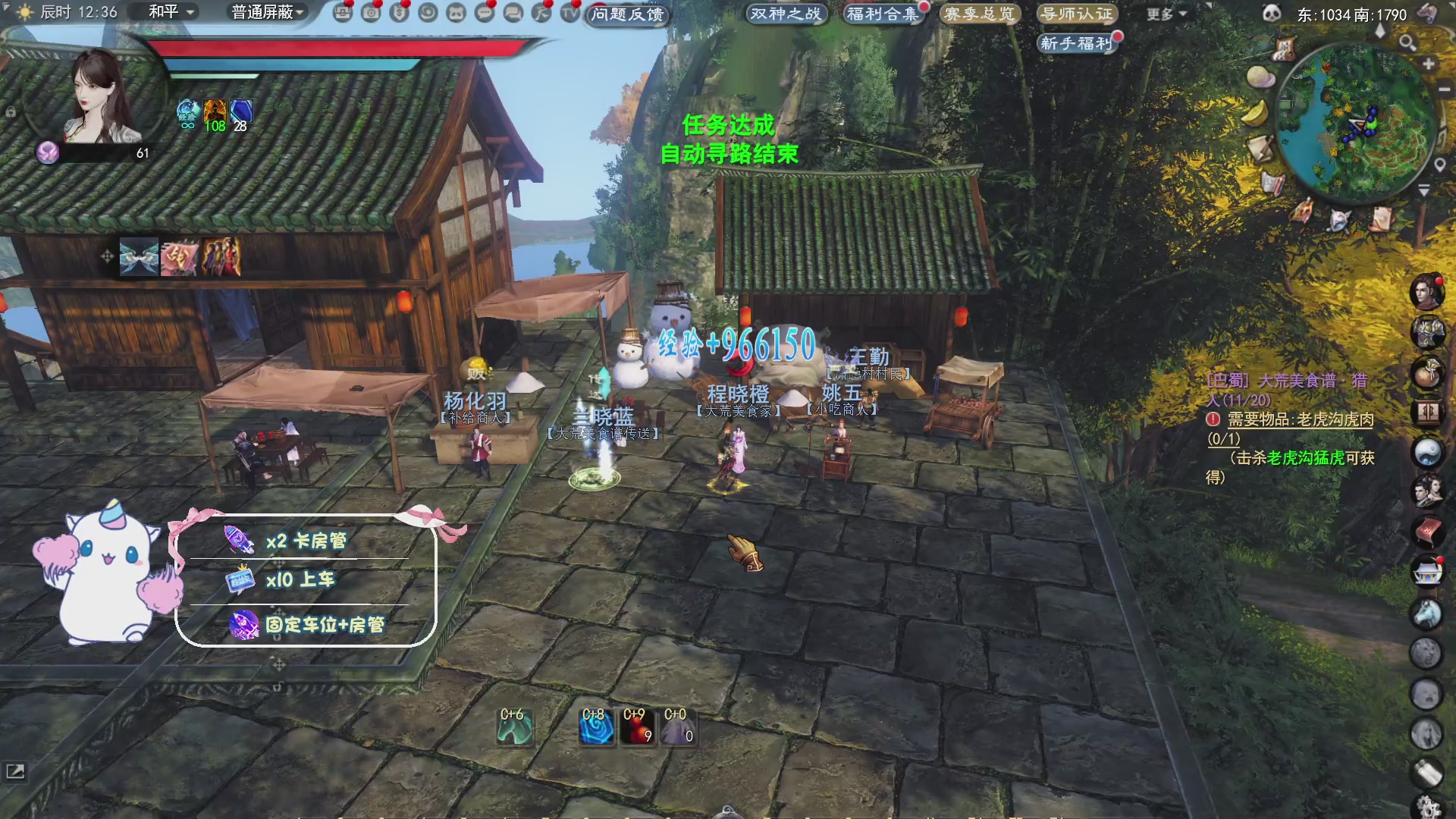Change the 和平 combat mode dropdown
Image resolution: width=1456 pixels, height=819 pixels.
172,12
